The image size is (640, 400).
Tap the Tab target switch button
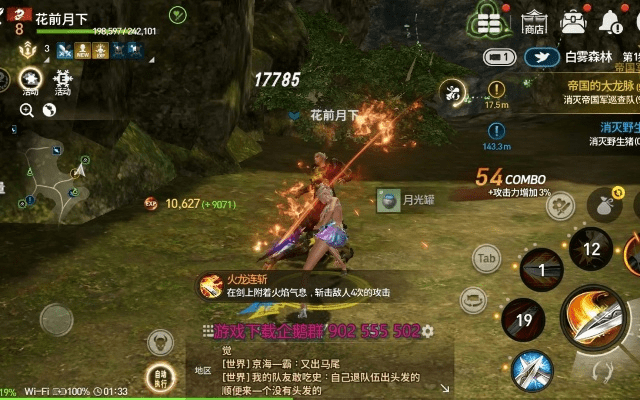point(486,258)
